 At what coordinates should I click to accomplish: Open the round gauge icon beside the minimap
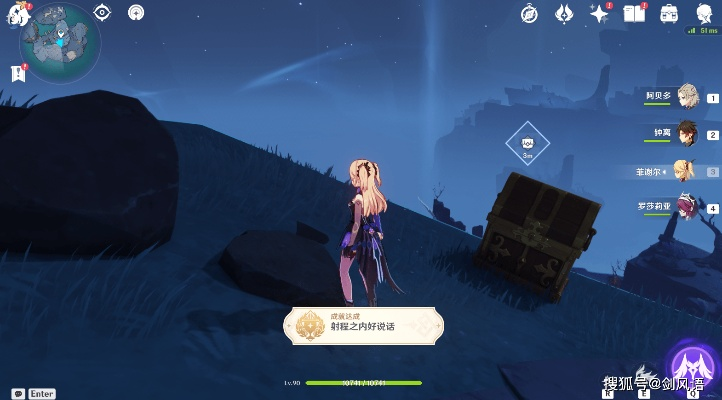click(136, 12)
